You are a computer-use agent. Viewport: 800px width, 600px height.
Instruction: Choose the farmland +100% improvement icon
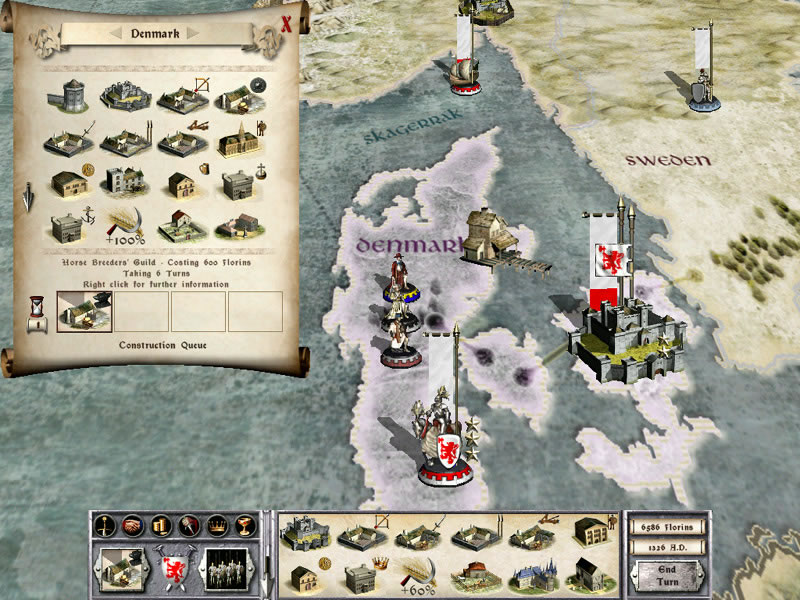pos(126,226)
